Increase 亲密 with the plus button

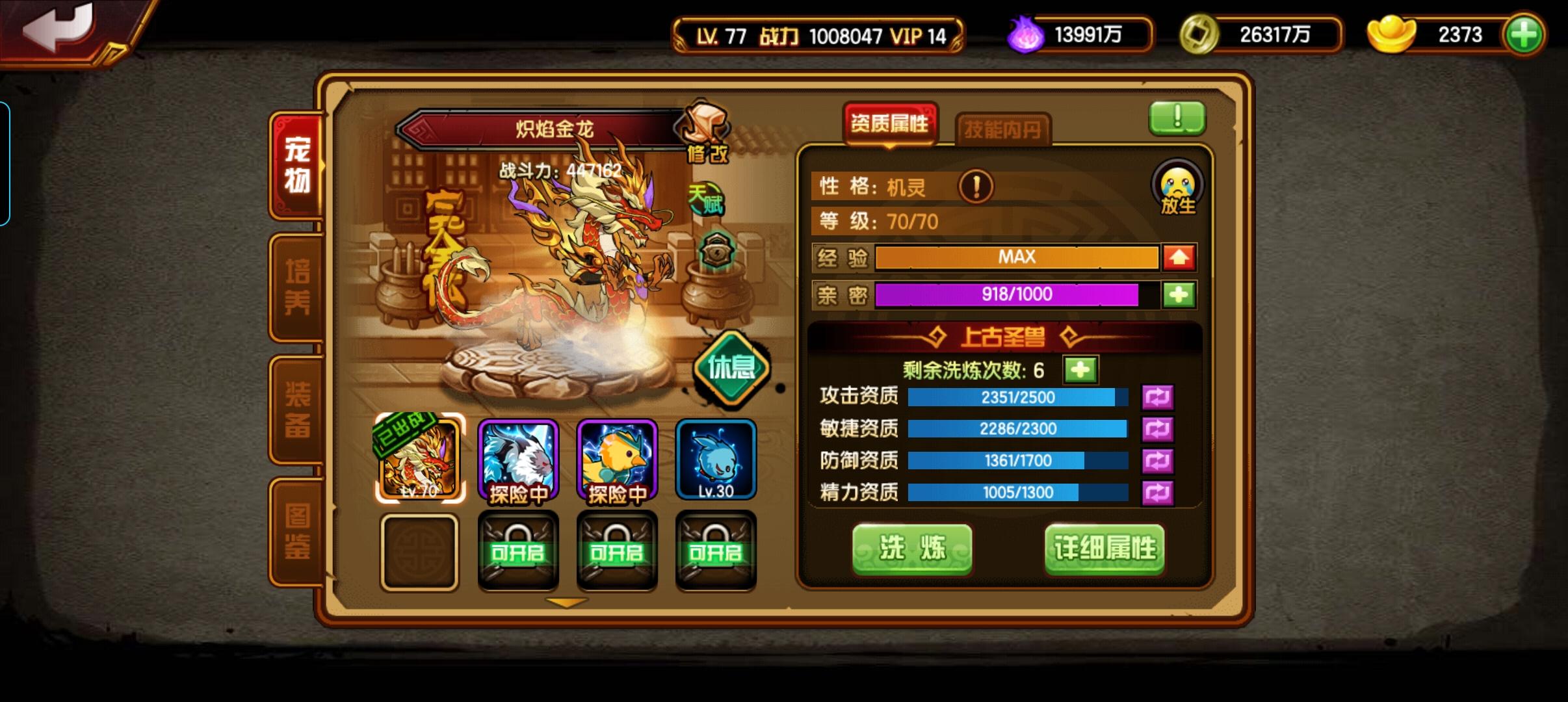(1181, 294)
